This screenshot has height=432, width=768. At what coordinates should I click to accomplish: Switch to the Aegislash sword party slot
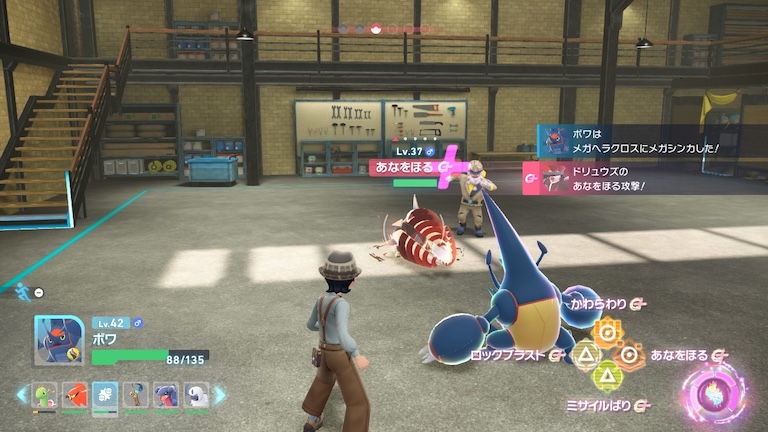click(135, 396)
